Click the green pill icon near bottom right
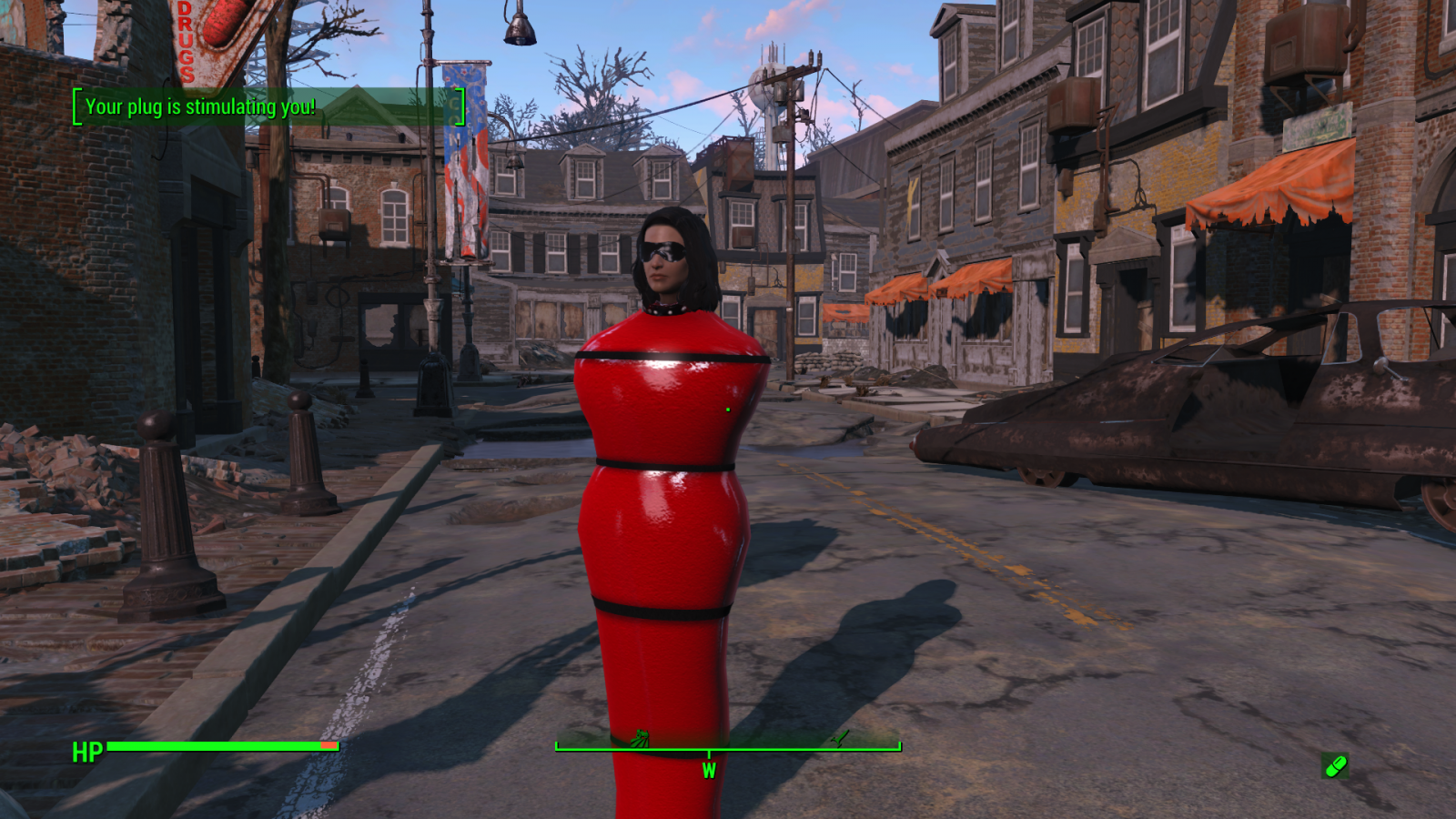 [x=1333, y=767]
